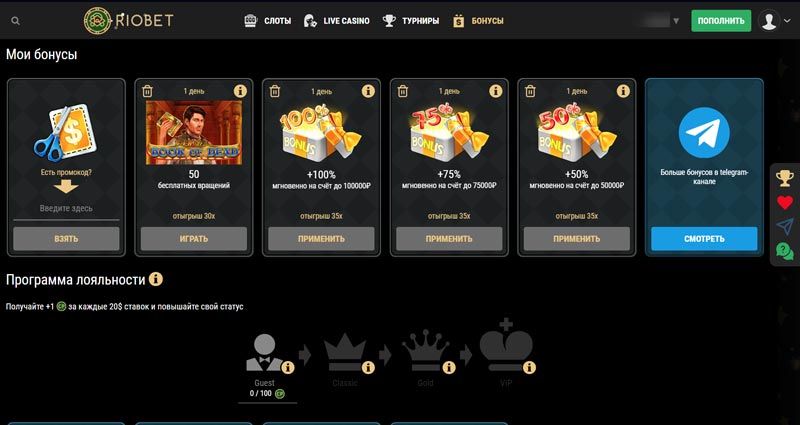Viewport: 800px width, 425px height.
Task: Focus the promo code input field
Action: tap(66, 207)
